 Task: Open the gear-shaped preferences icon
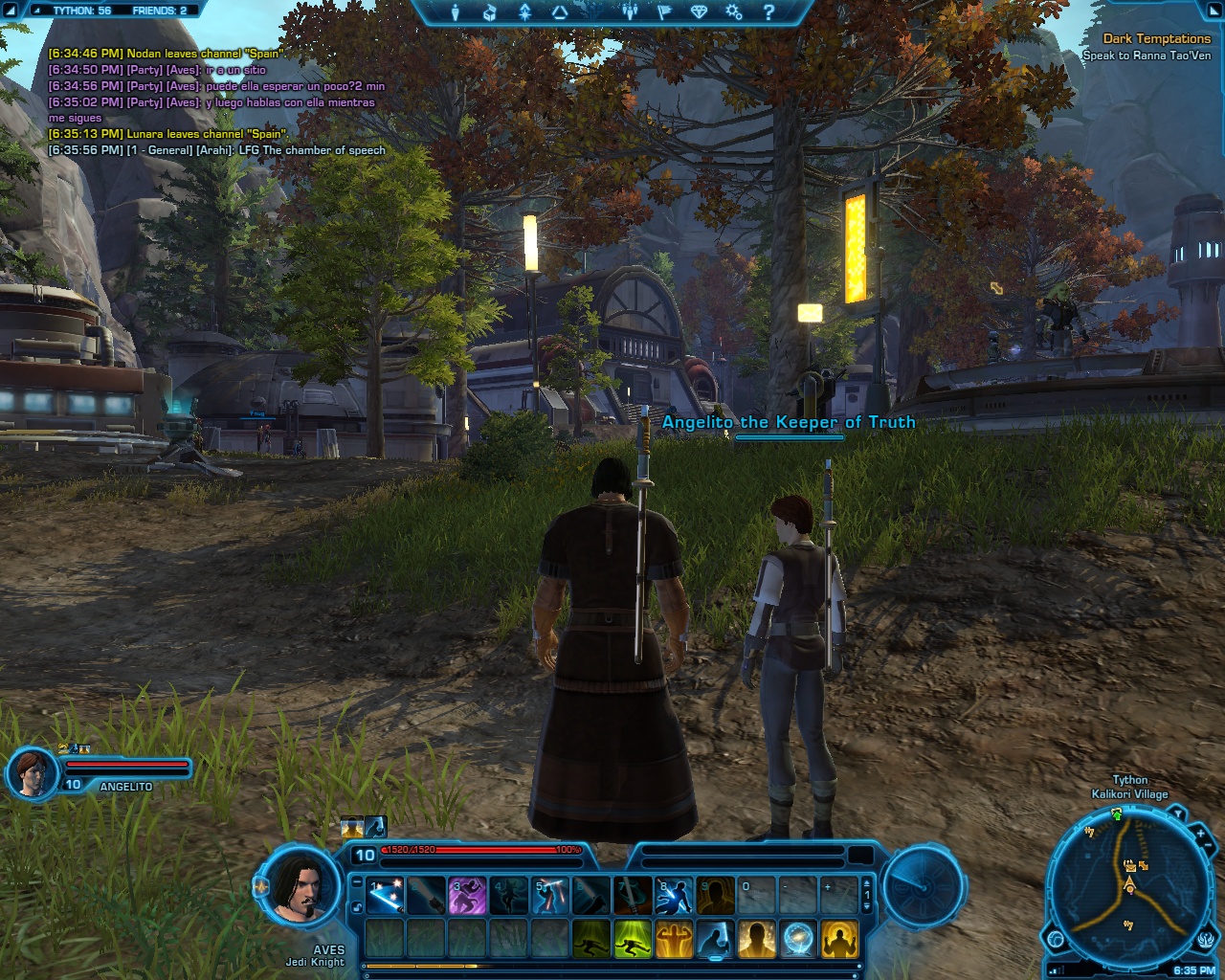734,12
